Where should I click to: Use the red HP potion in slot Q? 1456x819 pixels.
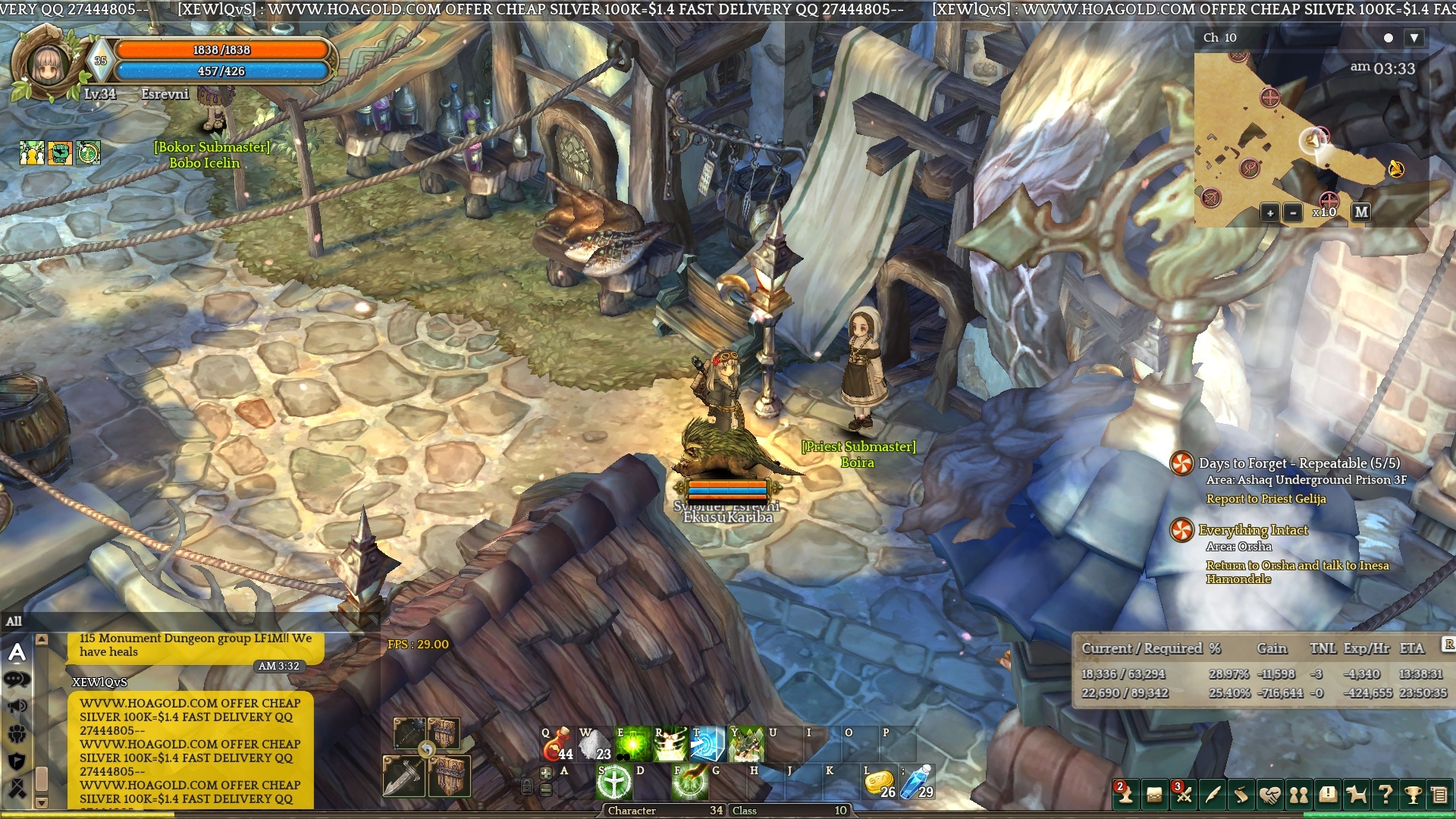(557, 744)
